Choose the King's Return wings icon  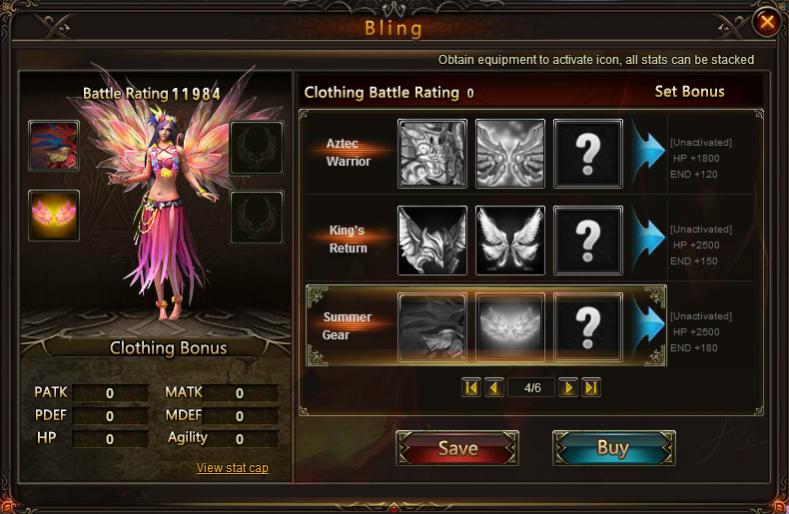point(510,240)
